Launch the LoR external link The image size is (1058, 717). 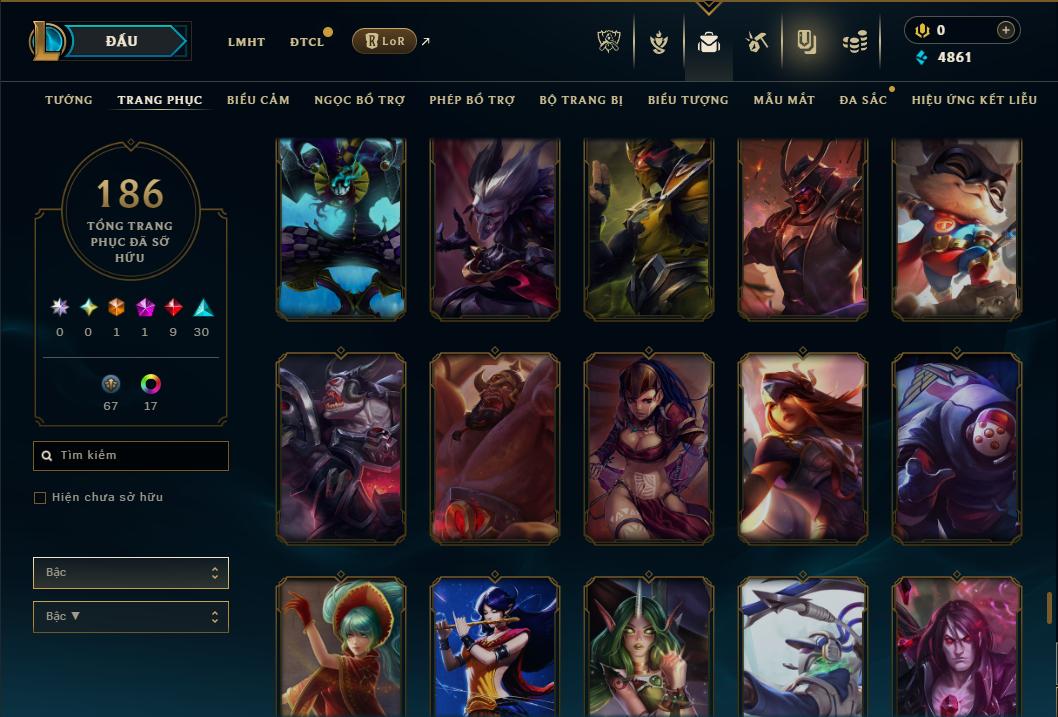pos(385,41)
